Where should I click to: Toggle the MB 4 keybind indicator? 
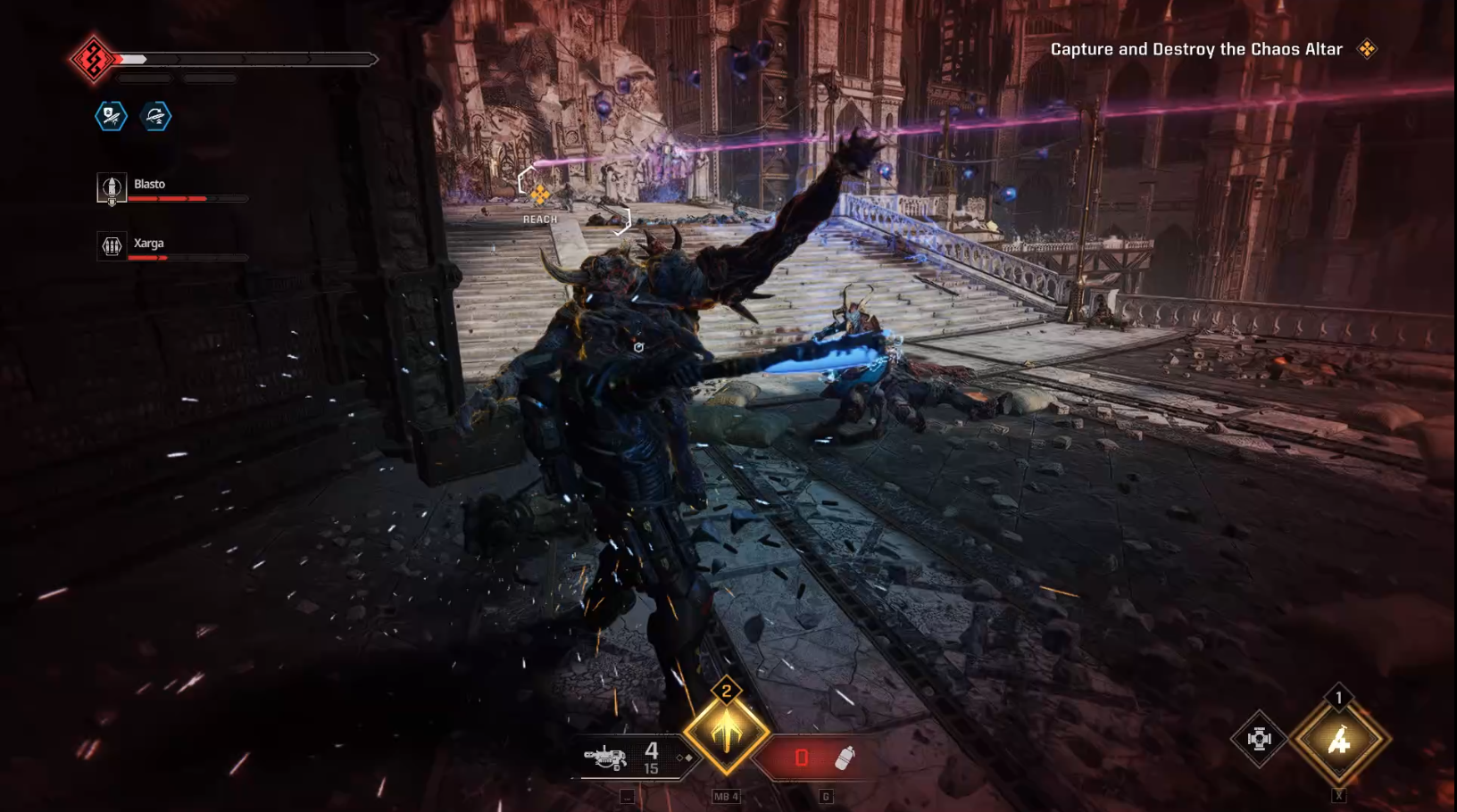point(726,797)
